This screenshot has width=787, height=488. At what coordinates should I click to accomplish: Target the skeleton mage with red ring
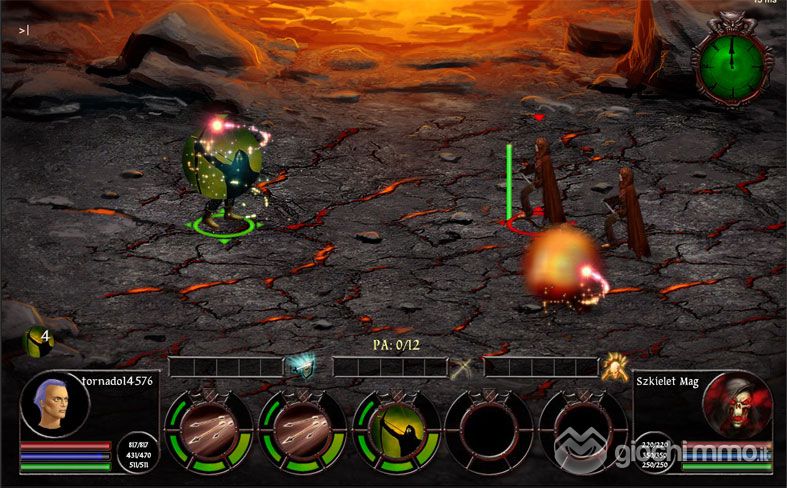point(540,185)
